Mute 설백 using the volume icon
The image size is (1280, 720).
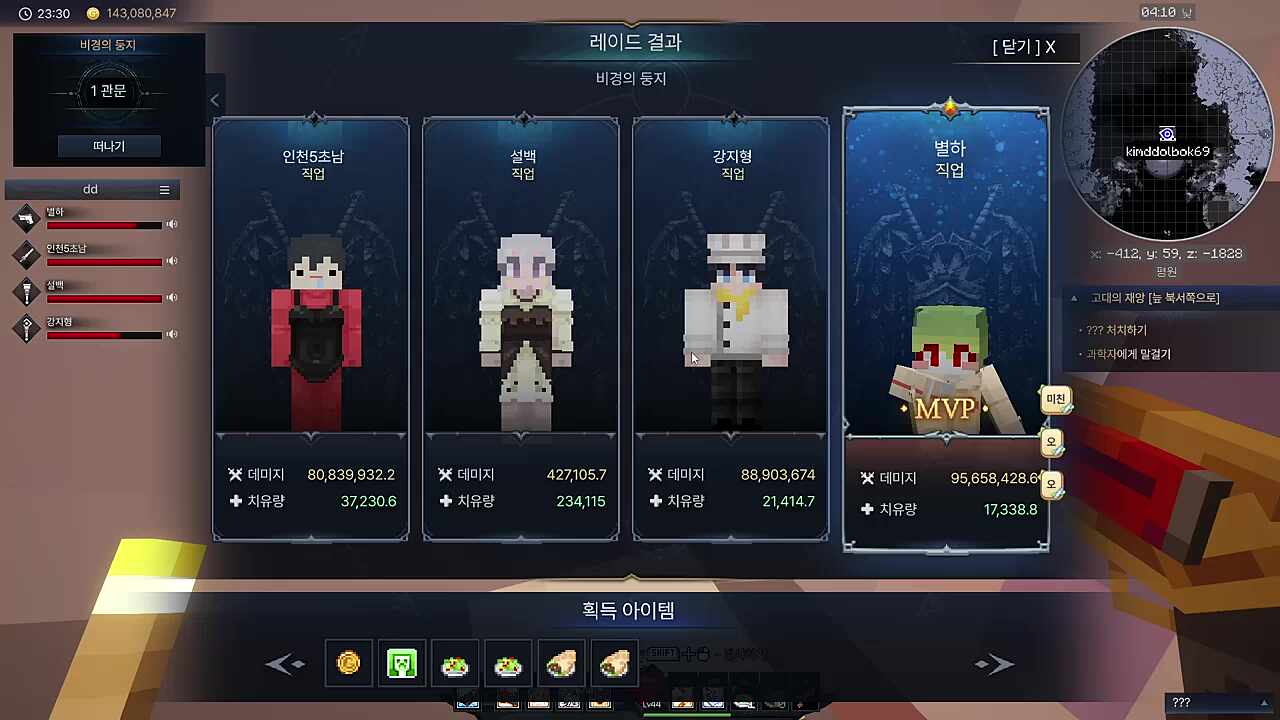coord(171,298)
